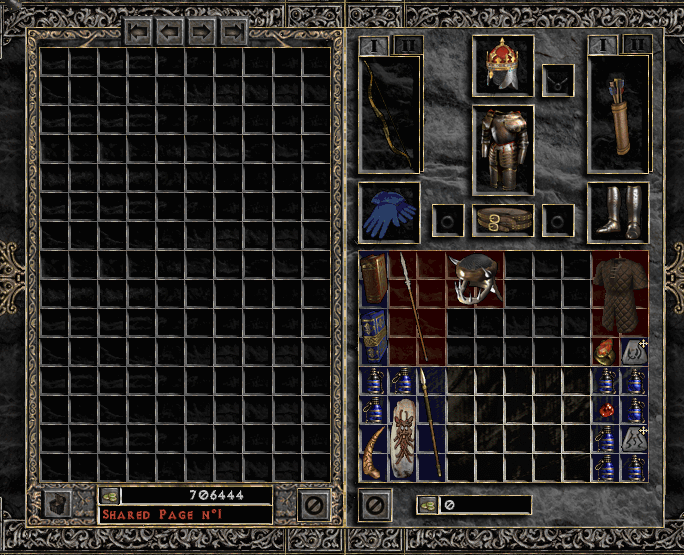
Task: Select the equipped metal boots
Action: (618, 212)
